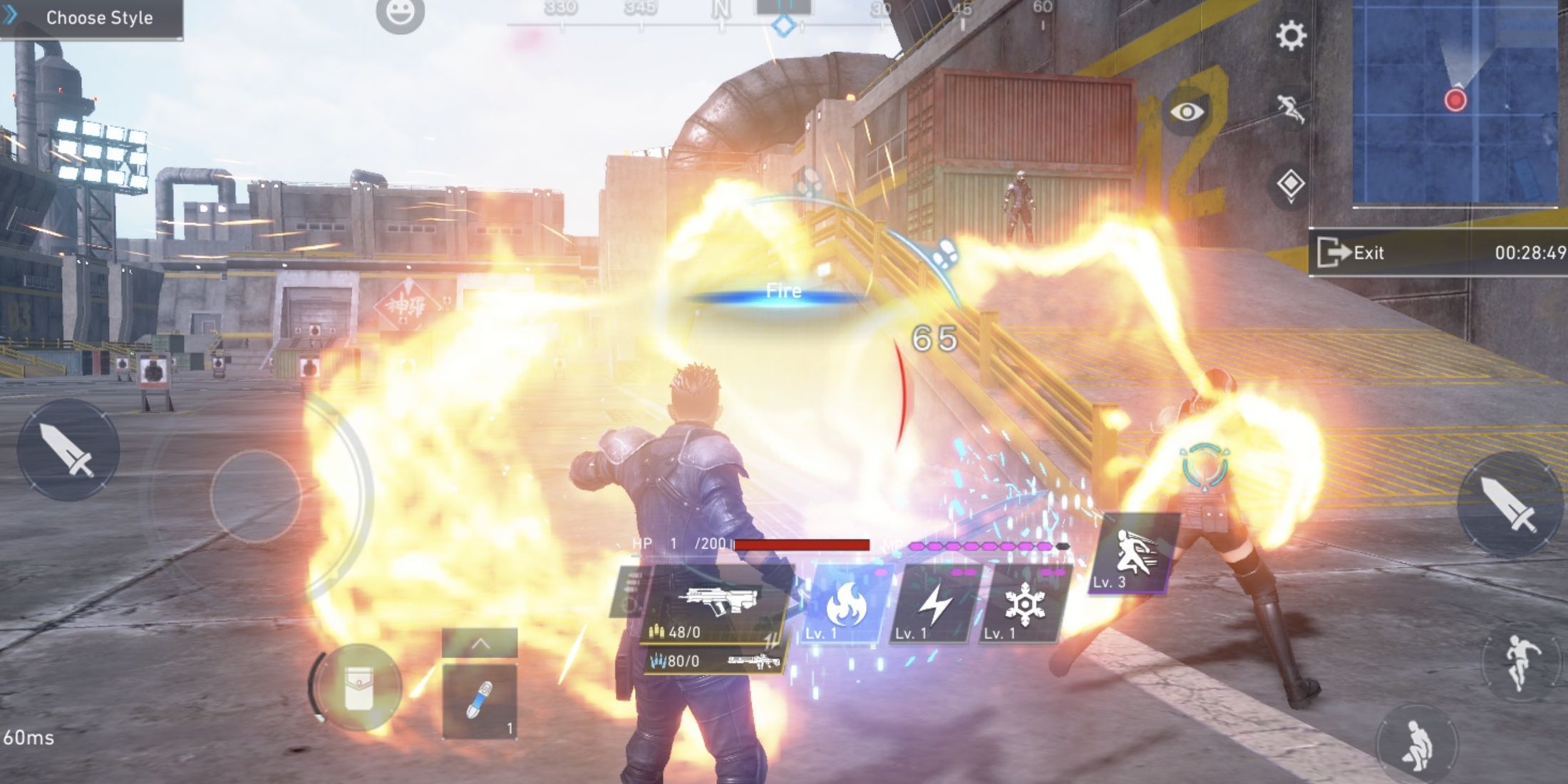Open the settings gear menu
This screenshot has width=1568, height=784.
(x=1290, y=36)
